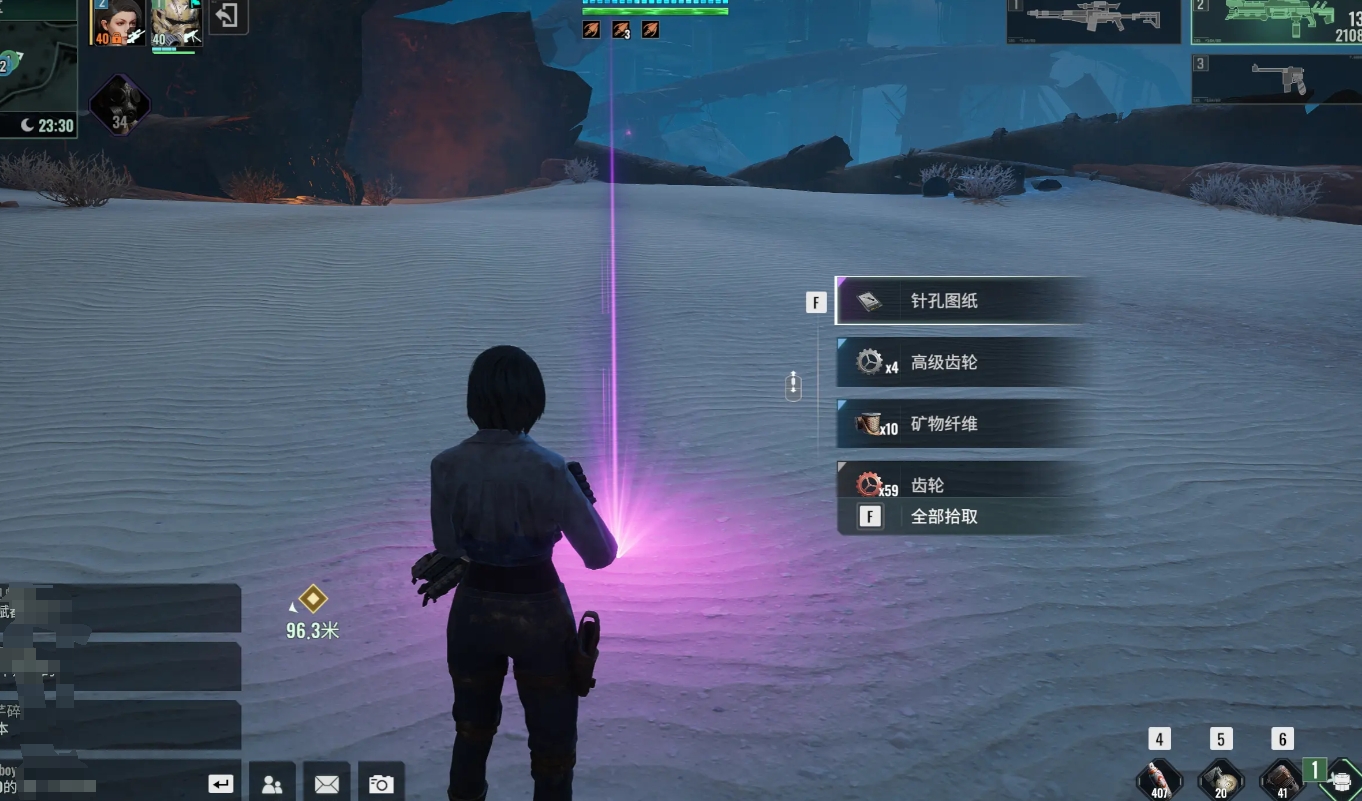Use the canister item with 407 count
This screenshot has width=1362, height=801.
click(1159, 779)
